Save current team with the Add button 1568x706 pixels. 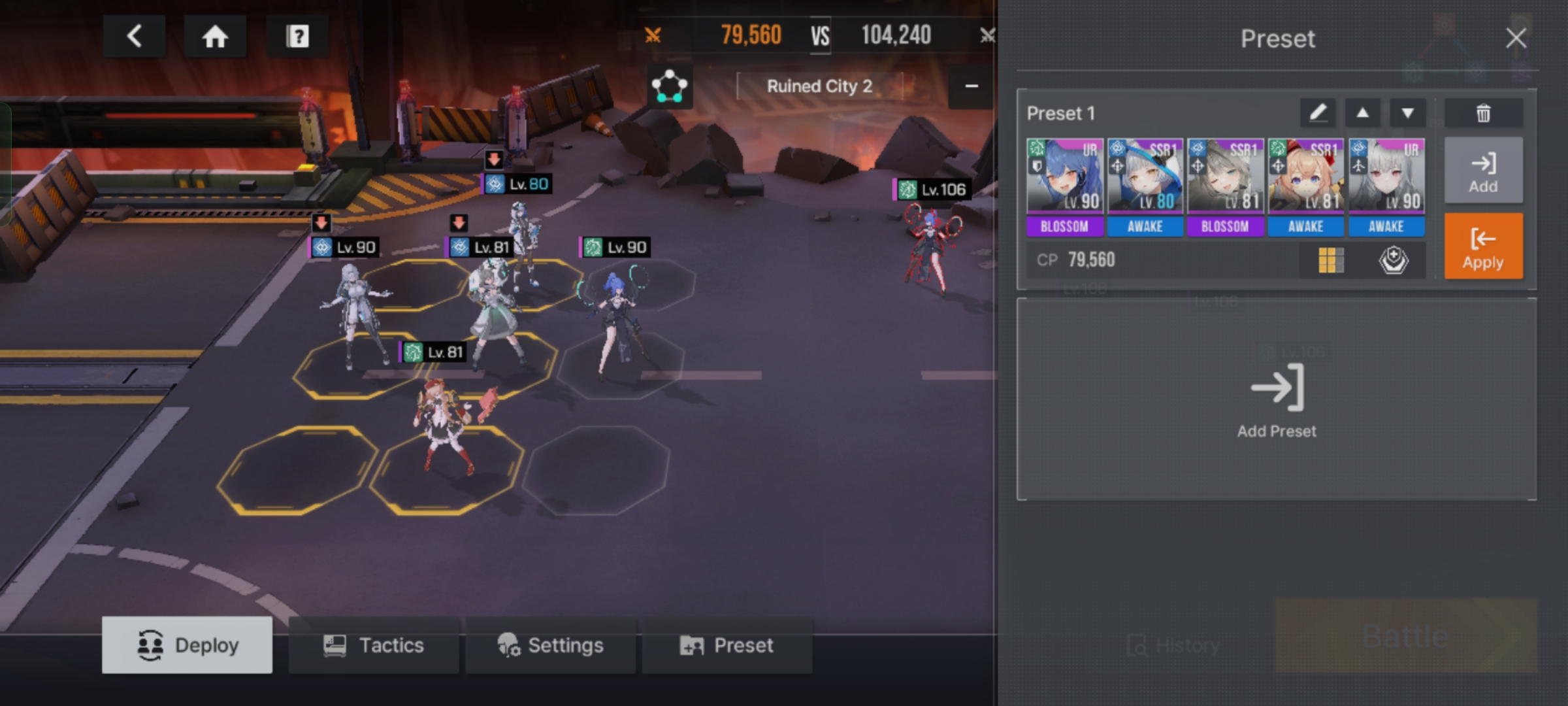tap(1483, 171)
